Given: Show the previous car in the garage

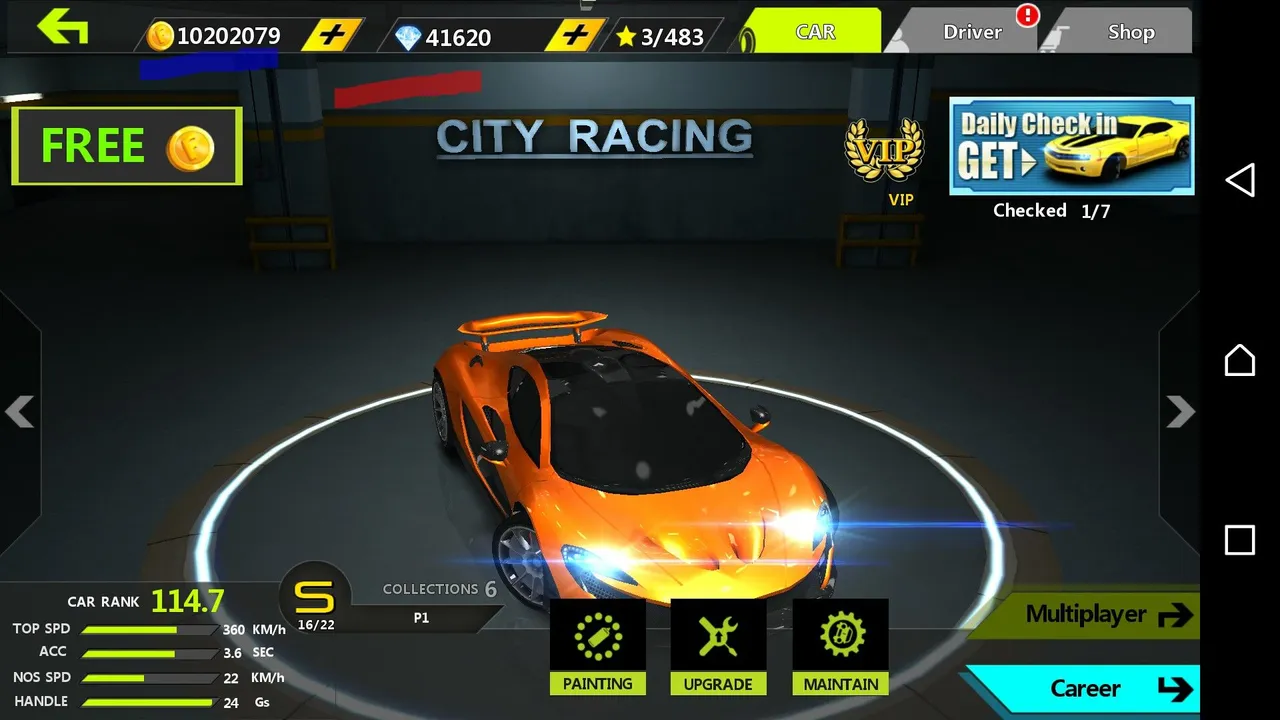Looking at the screenshot, I should click(20, 411).
